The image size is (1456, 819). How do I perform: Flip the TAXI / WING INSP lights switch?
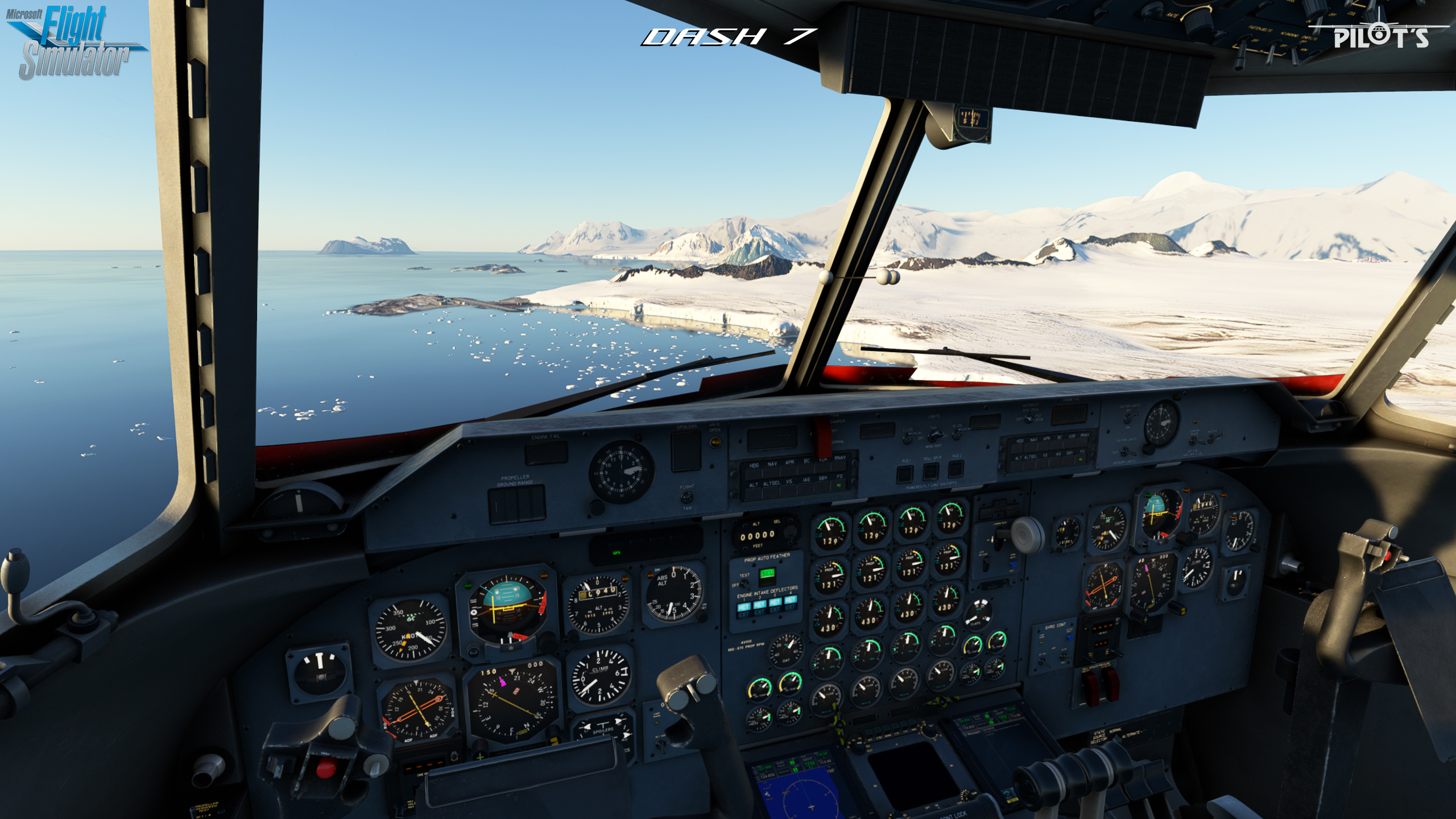click(933, 436)
